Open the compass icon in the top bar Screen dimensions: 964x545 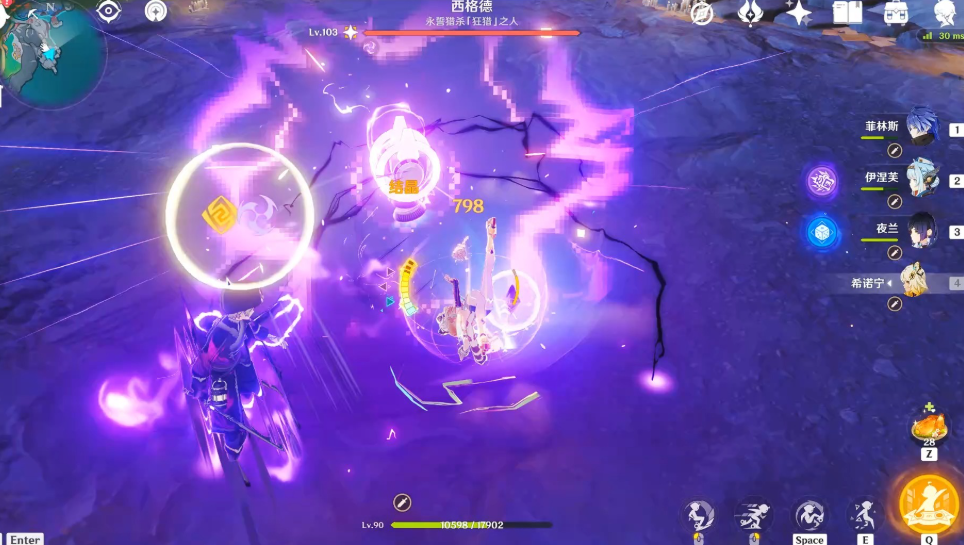pos(702,13)
